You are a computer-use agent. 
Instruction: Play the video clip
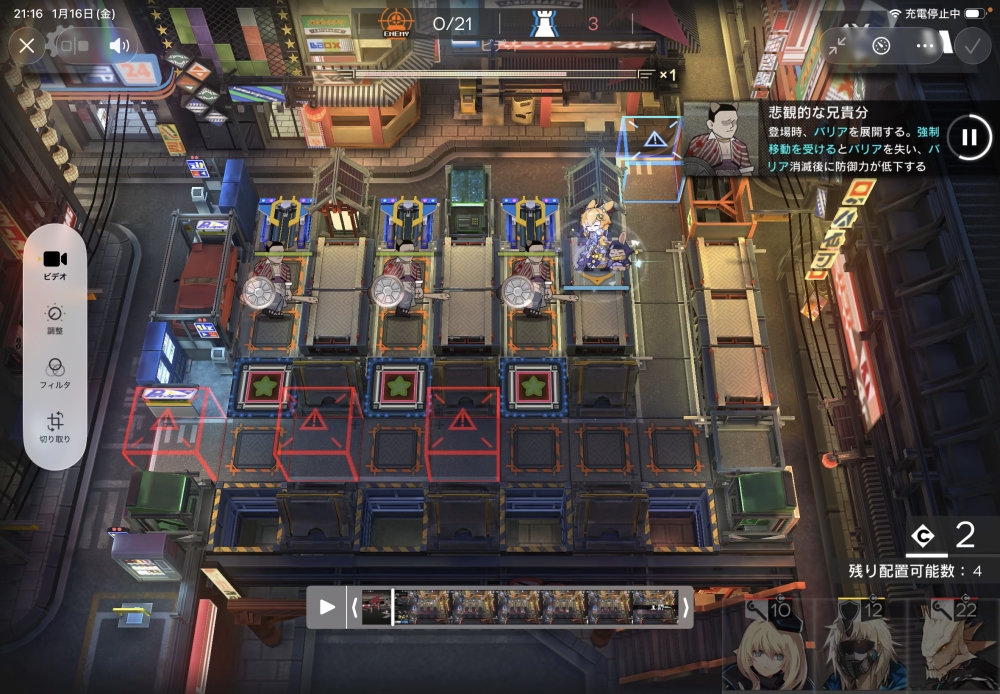327,607
